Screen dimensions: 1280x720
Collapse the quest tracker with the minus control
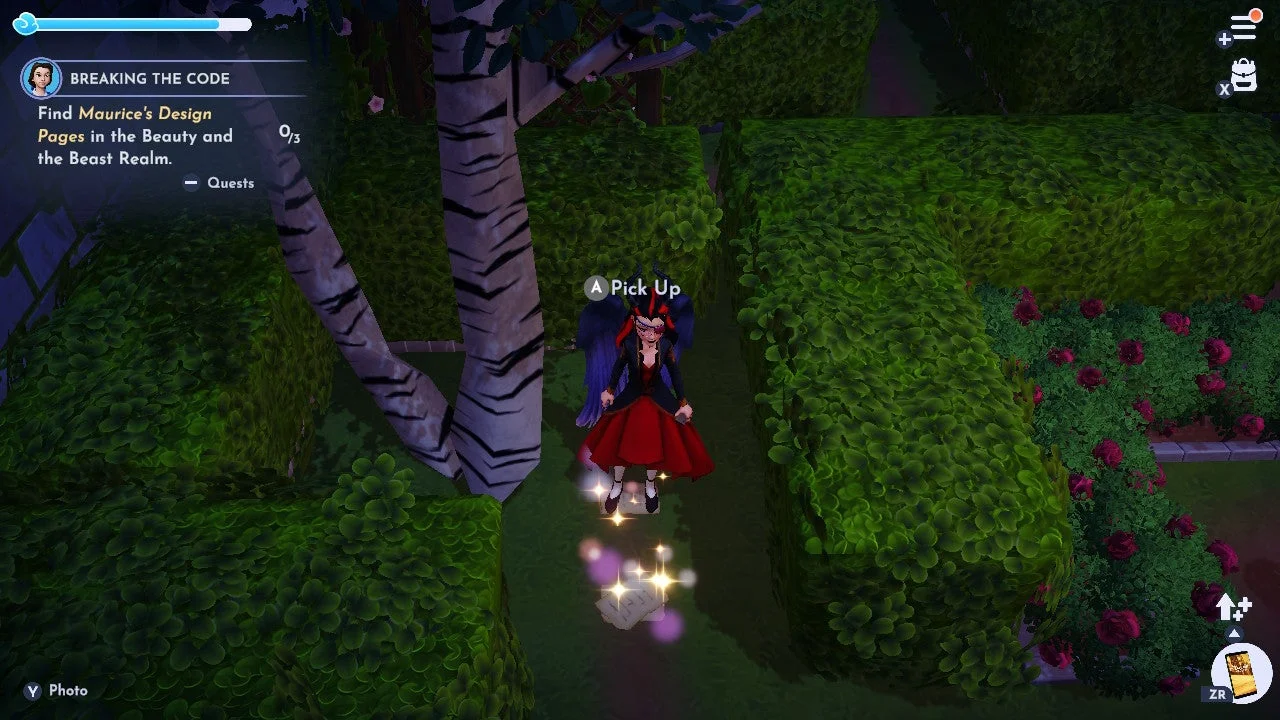click(x=192, y=183)
